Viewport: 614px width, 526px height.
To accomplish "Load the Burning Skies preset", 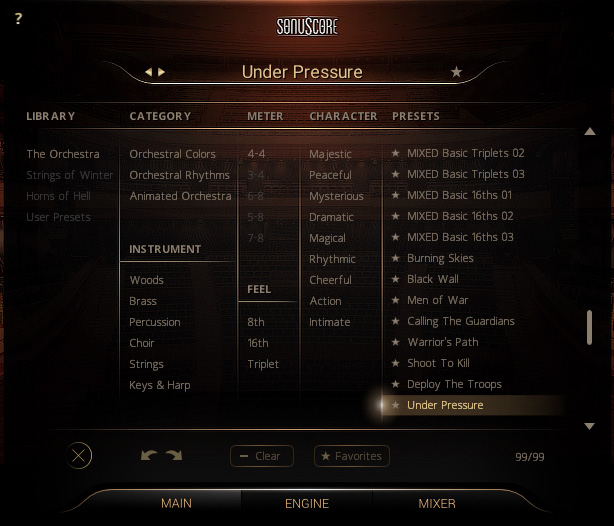I will tap(440, 259).
